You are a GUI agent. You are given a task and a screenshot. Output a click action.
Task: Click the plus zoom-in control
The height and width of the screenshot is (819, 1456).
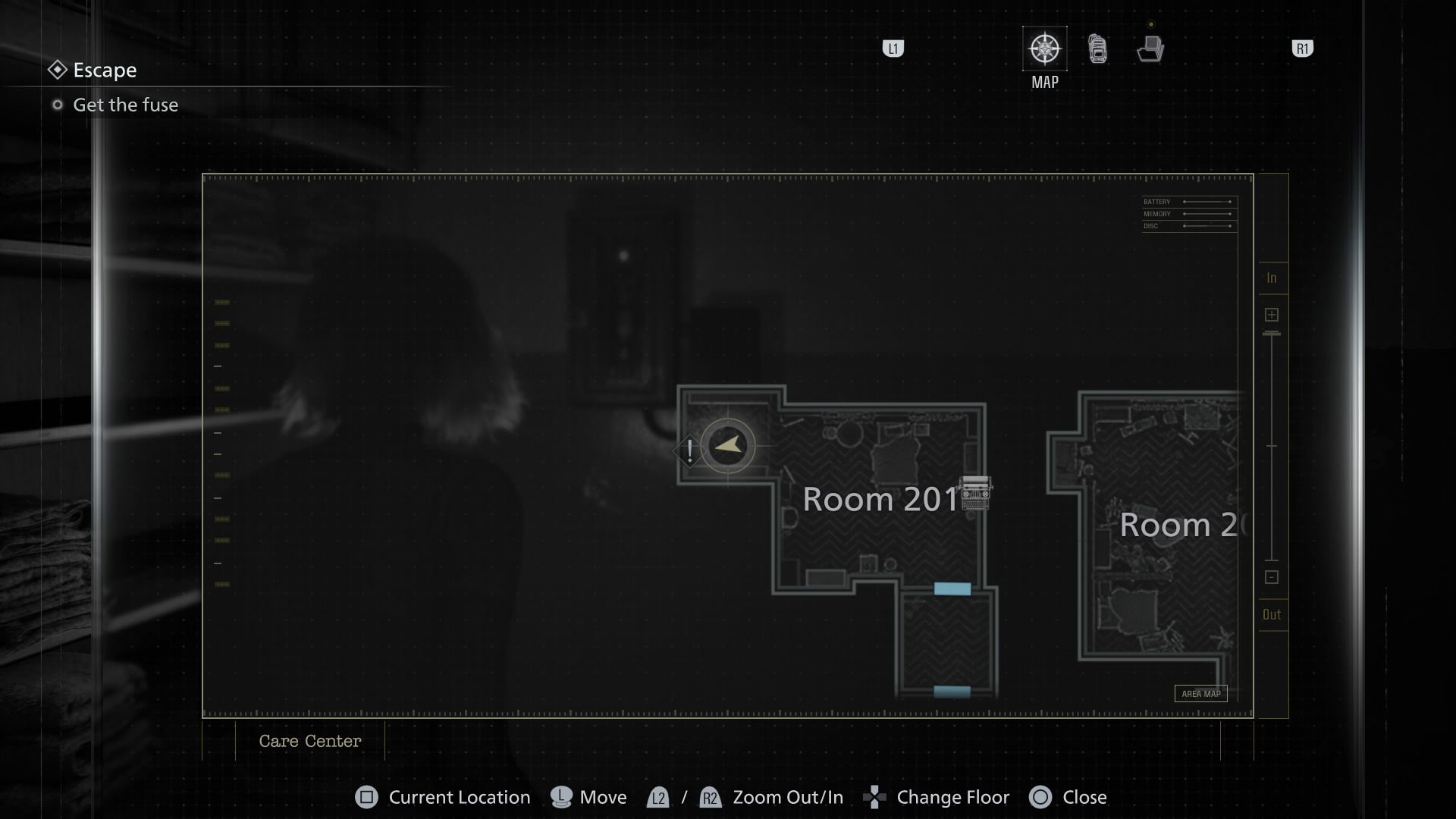(x=1272, y=314)
